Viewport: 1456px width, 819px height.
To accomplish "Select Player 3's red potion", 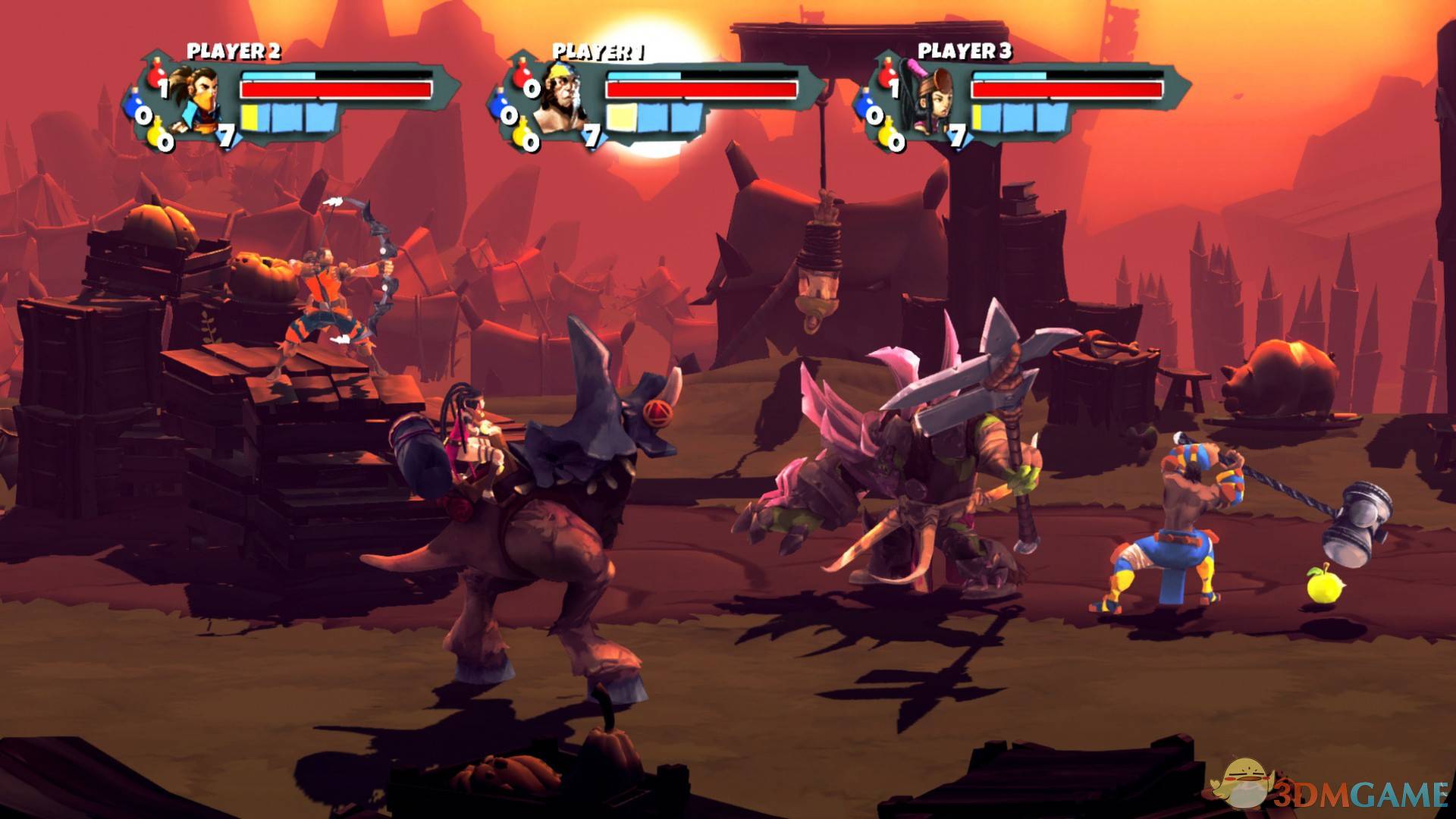I will (887, 76).
